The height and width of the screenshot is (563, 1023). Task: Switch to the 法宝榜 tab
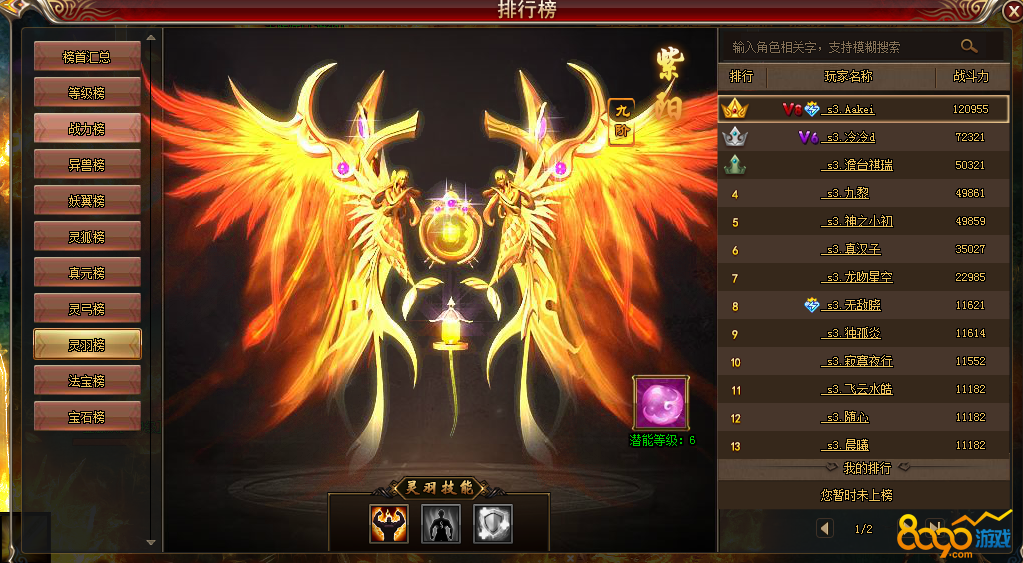click(x=87, y=381)
